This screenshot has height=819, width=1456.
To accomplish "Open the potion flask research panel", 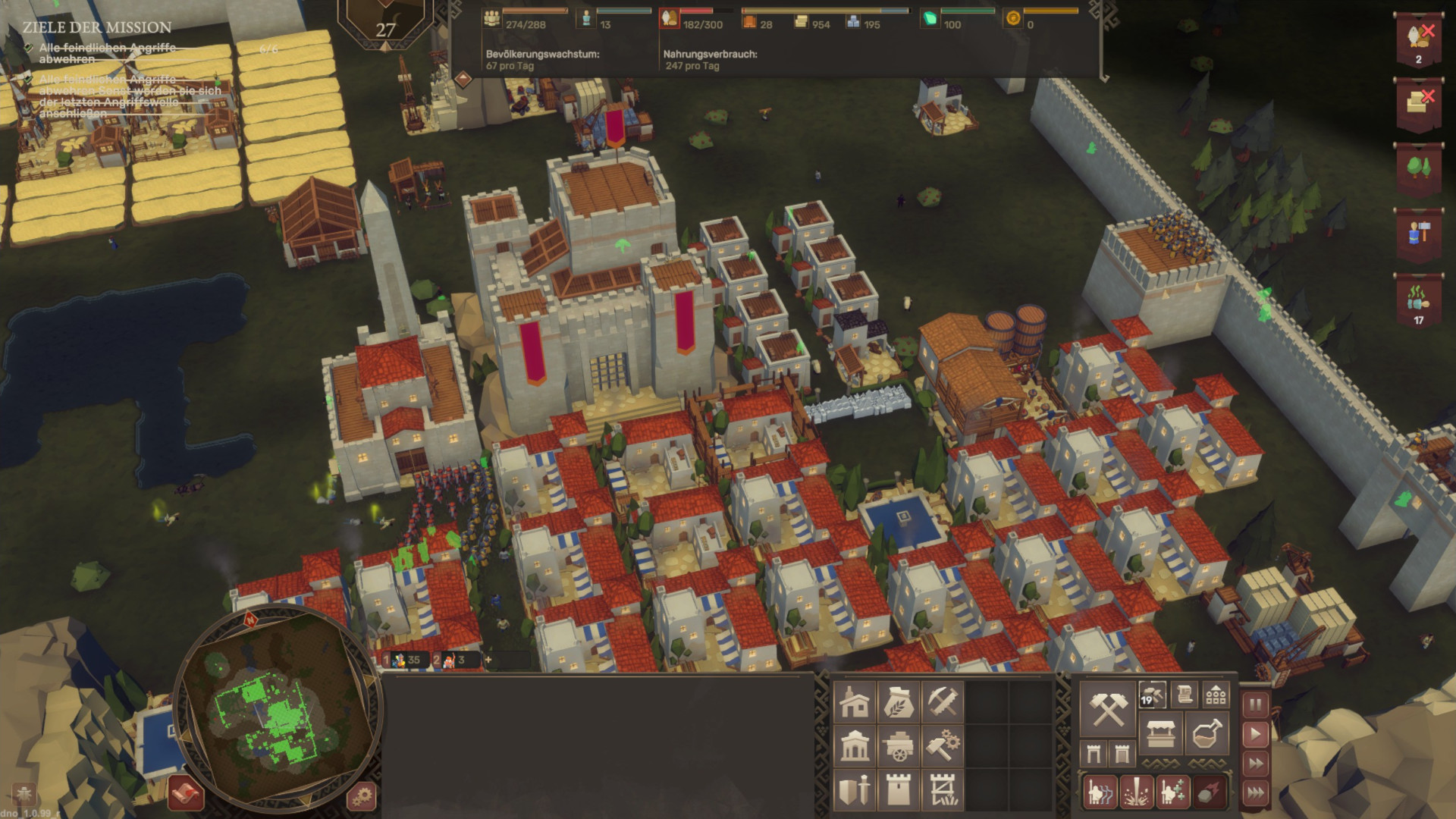I will point(1206,733).
